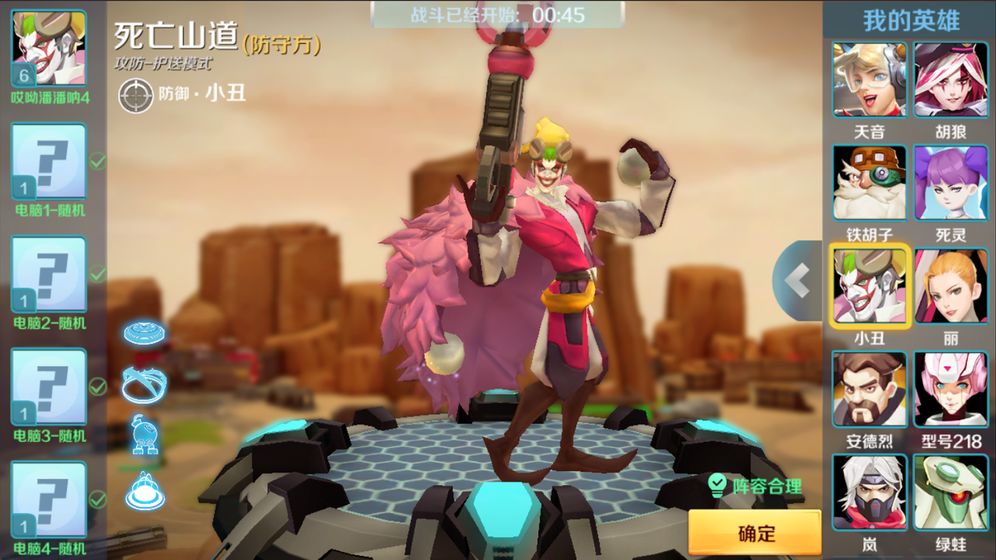Choose hero 型号218 portrait
996x560 pixels.
950,390
